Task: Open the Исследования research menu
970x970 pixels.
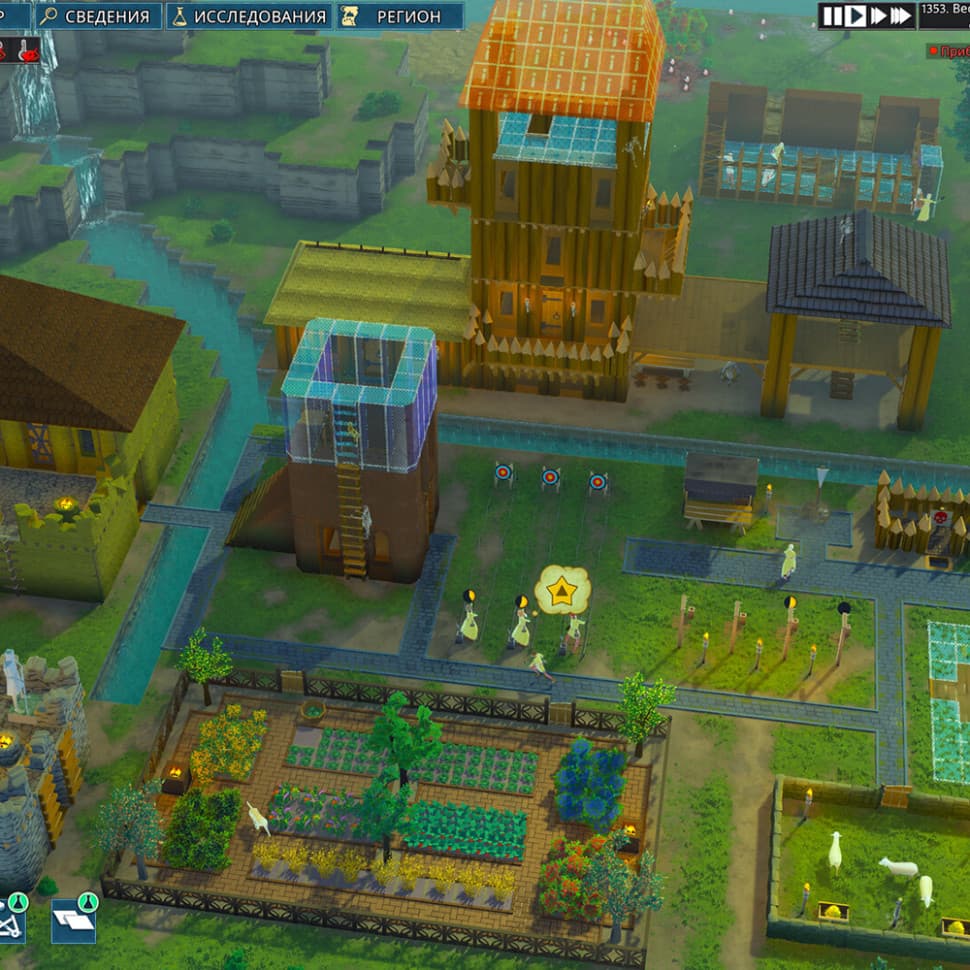Action: click(x=249, y=16)
